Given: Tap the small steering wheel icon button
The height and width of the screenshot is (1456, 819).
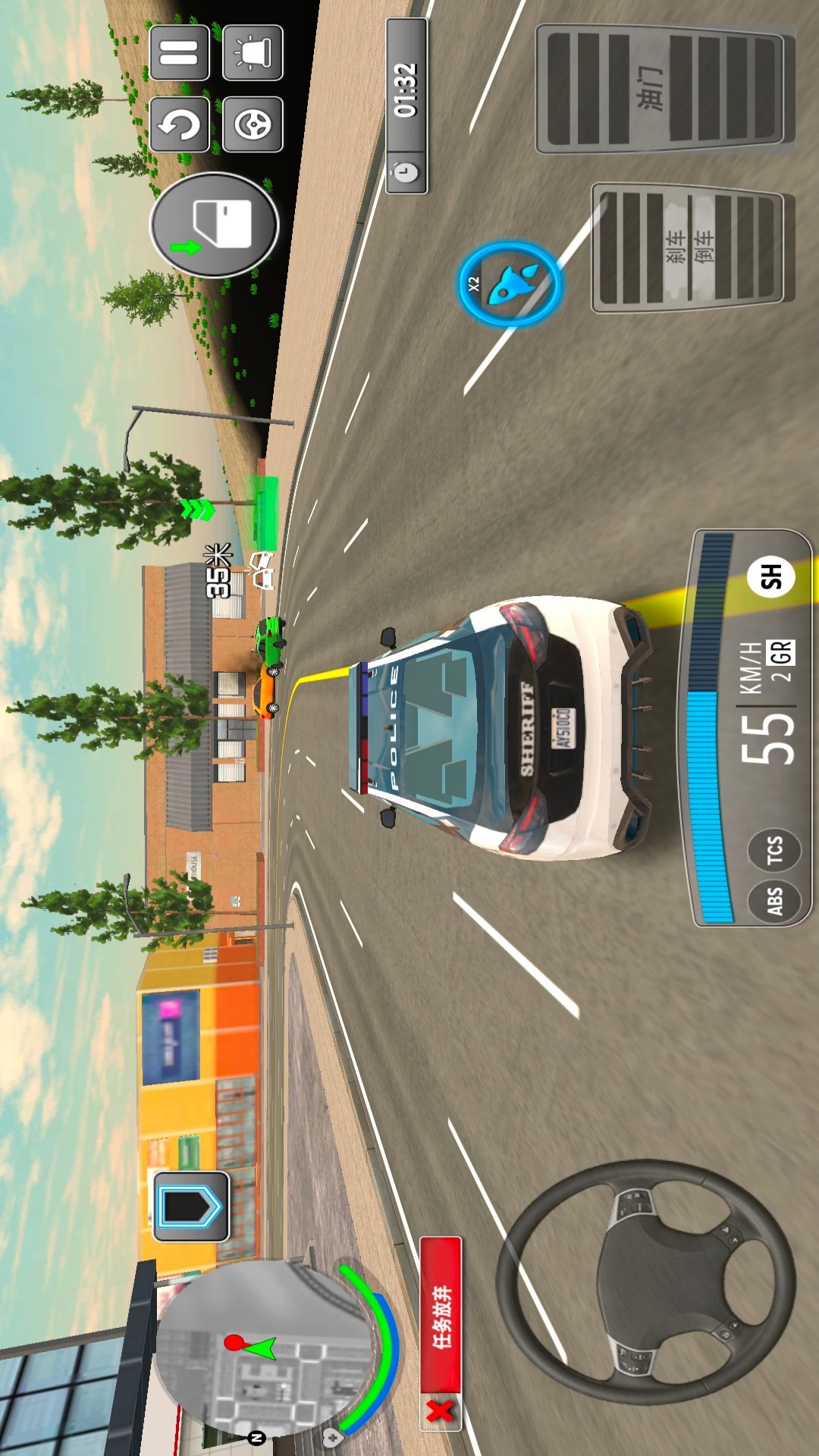Looking at the screenshot, I should [x=253, y=124].
